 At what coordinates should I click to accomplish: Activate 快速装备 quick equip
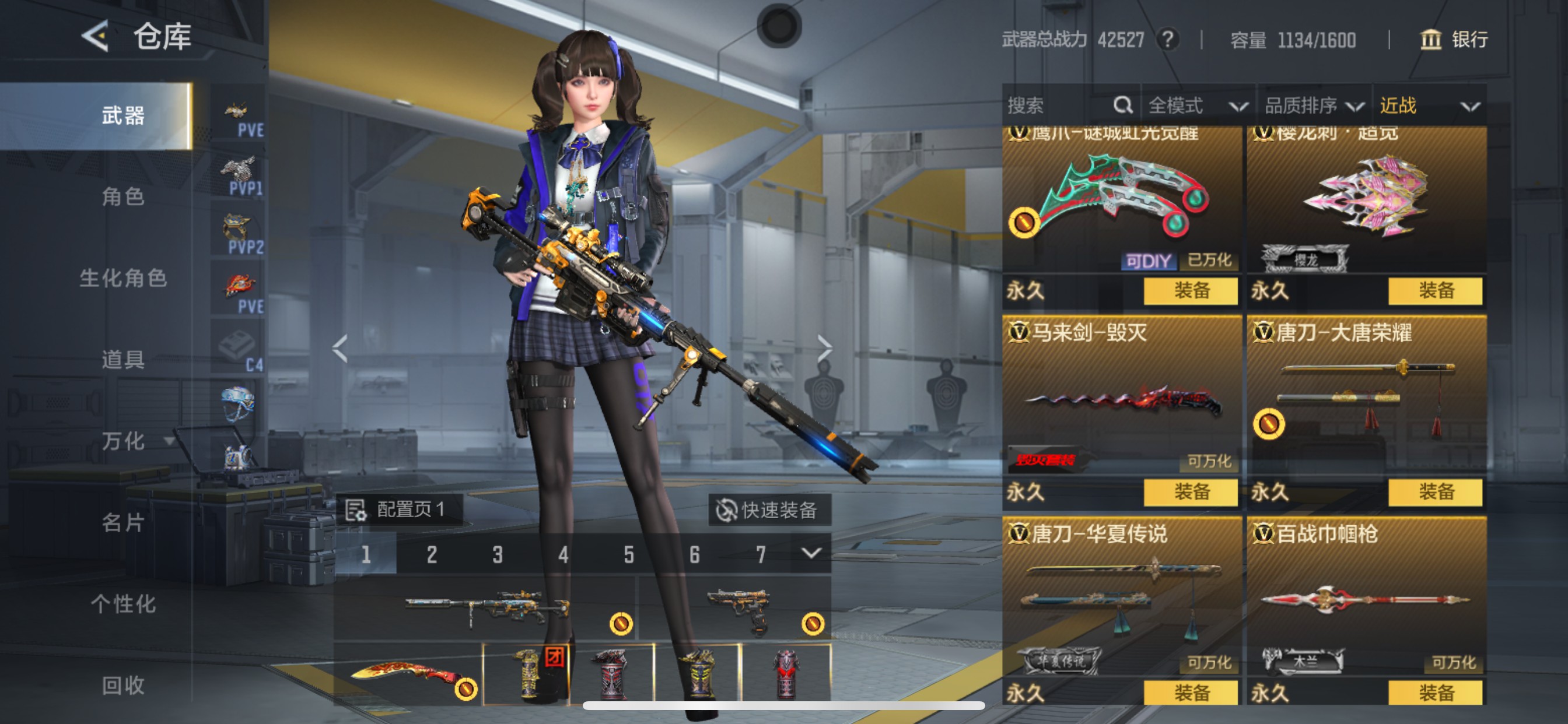[769, 510]
